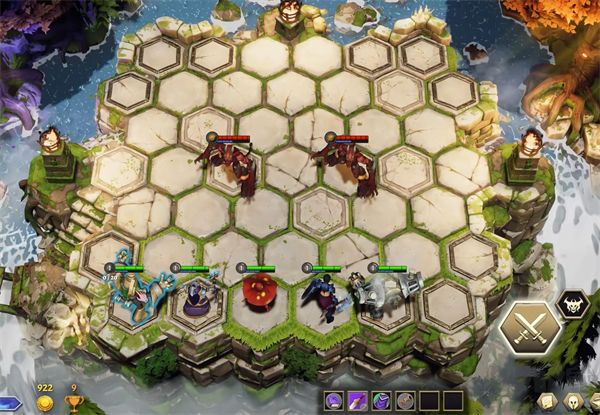The width and height of the screenshot is (600, 415).
Task: Start battle with the crossed swords button
Action: 531,327
